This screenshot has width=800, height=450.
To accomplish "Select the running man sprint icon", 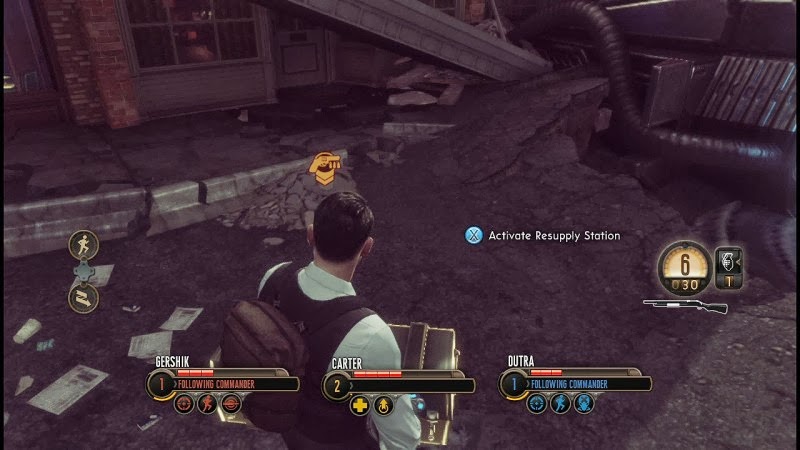I will pos(83,244).
